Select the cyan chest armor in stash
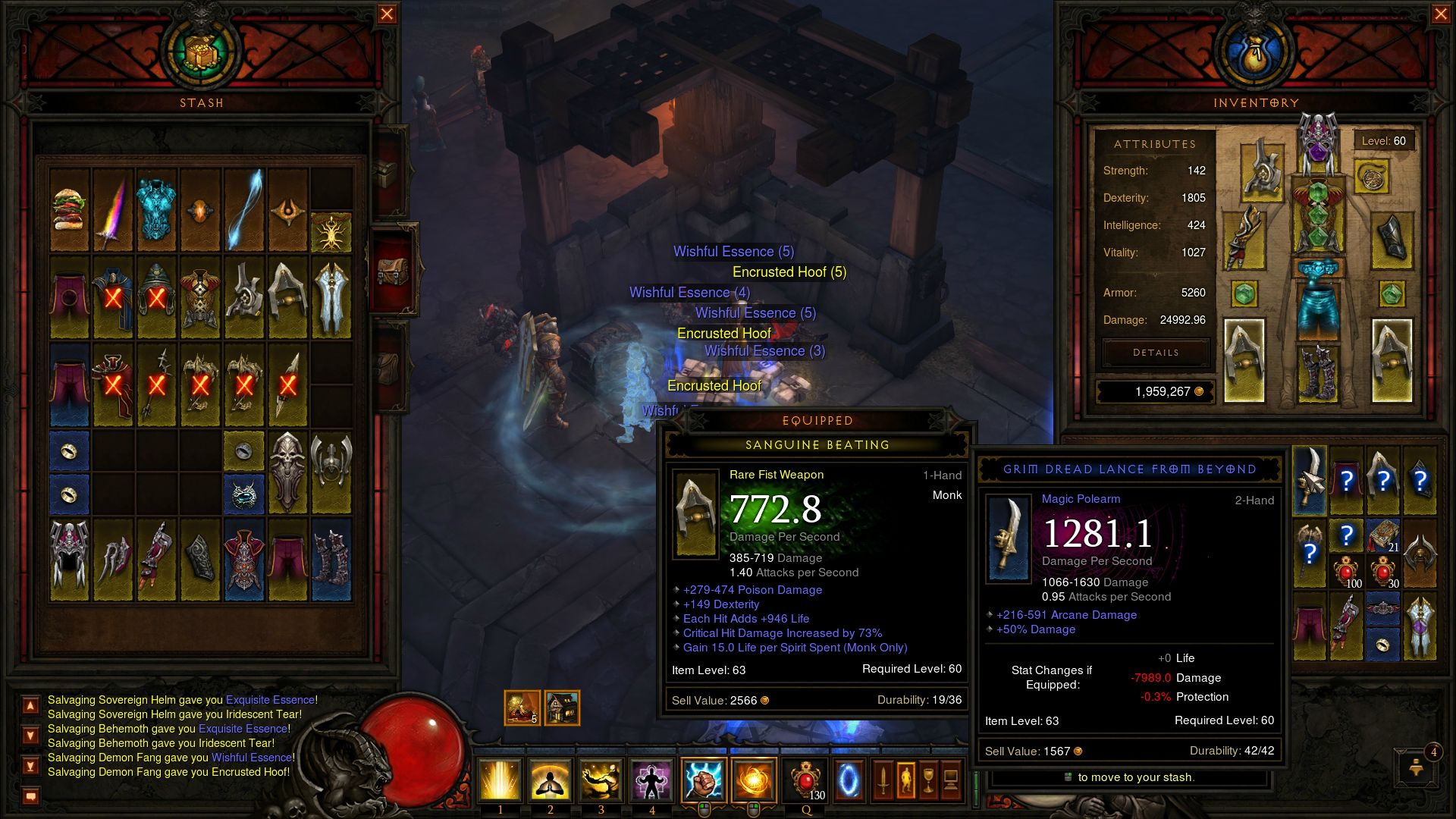Image resolution: width=1456 pixels, height=819 pixels. [x=157, y=210]
